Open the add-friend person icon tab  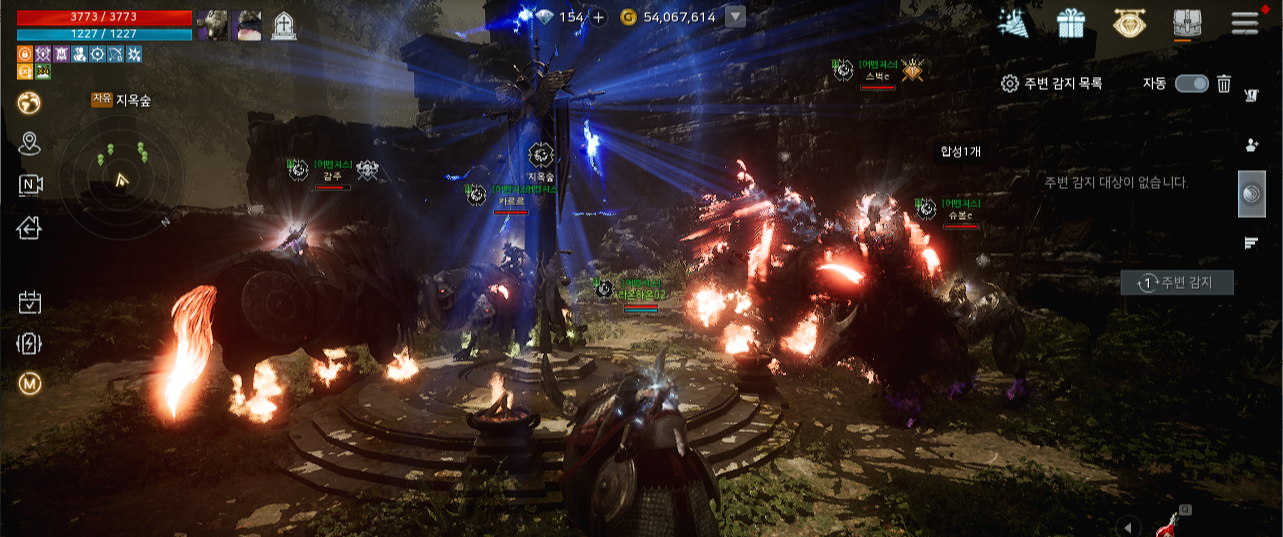coord(1251,145)
